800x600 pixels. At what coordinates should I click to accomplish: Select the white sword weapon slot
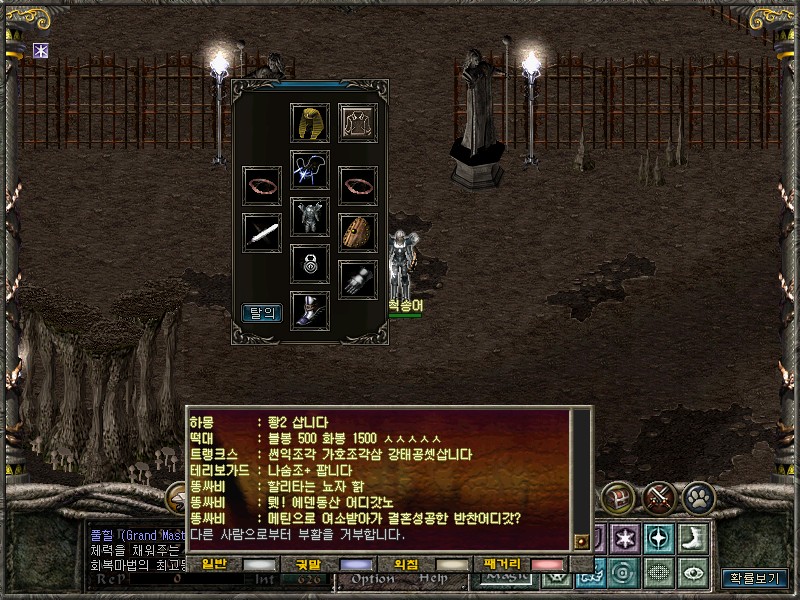(262, 232)
